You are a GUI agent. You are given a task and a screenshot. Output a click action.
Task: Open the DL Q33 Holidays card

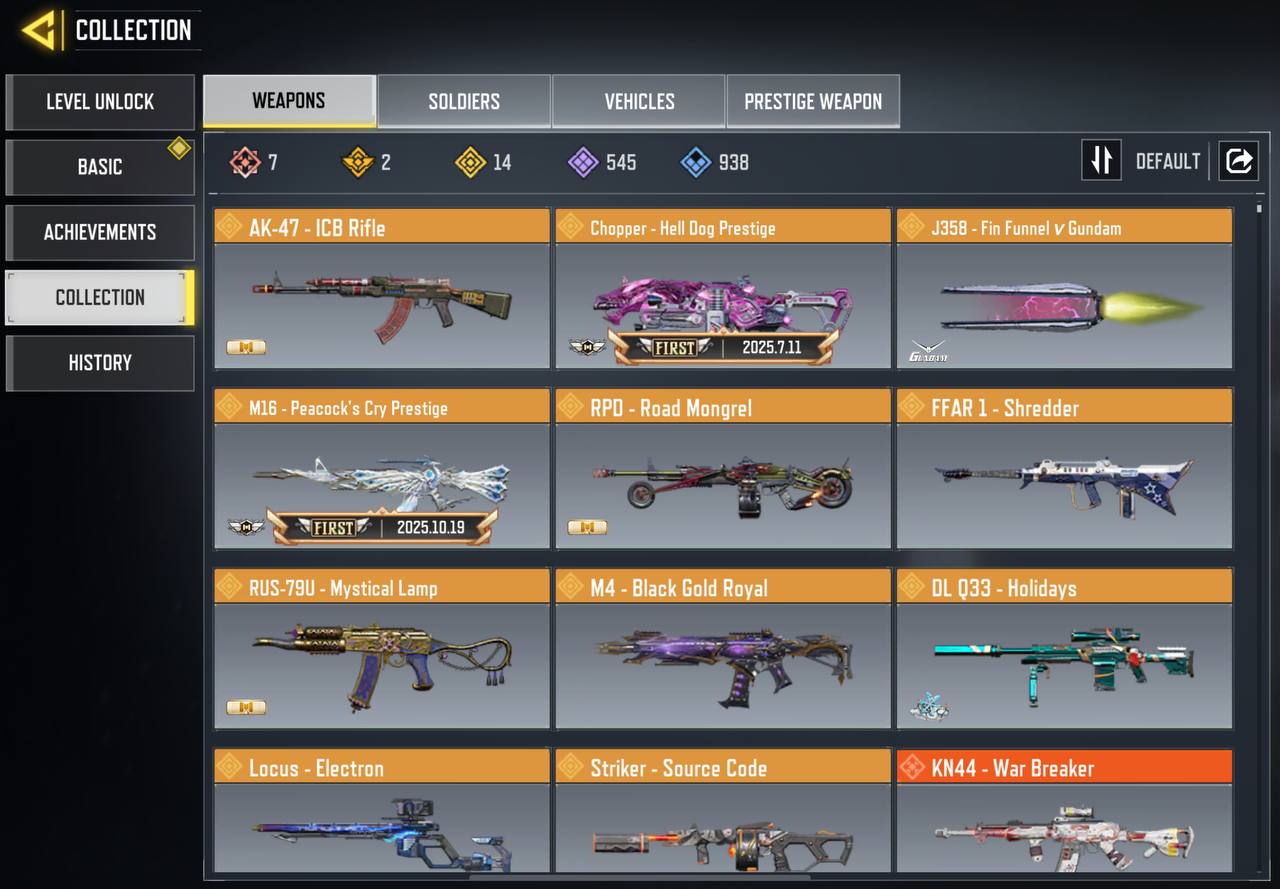pos(1064,649)
